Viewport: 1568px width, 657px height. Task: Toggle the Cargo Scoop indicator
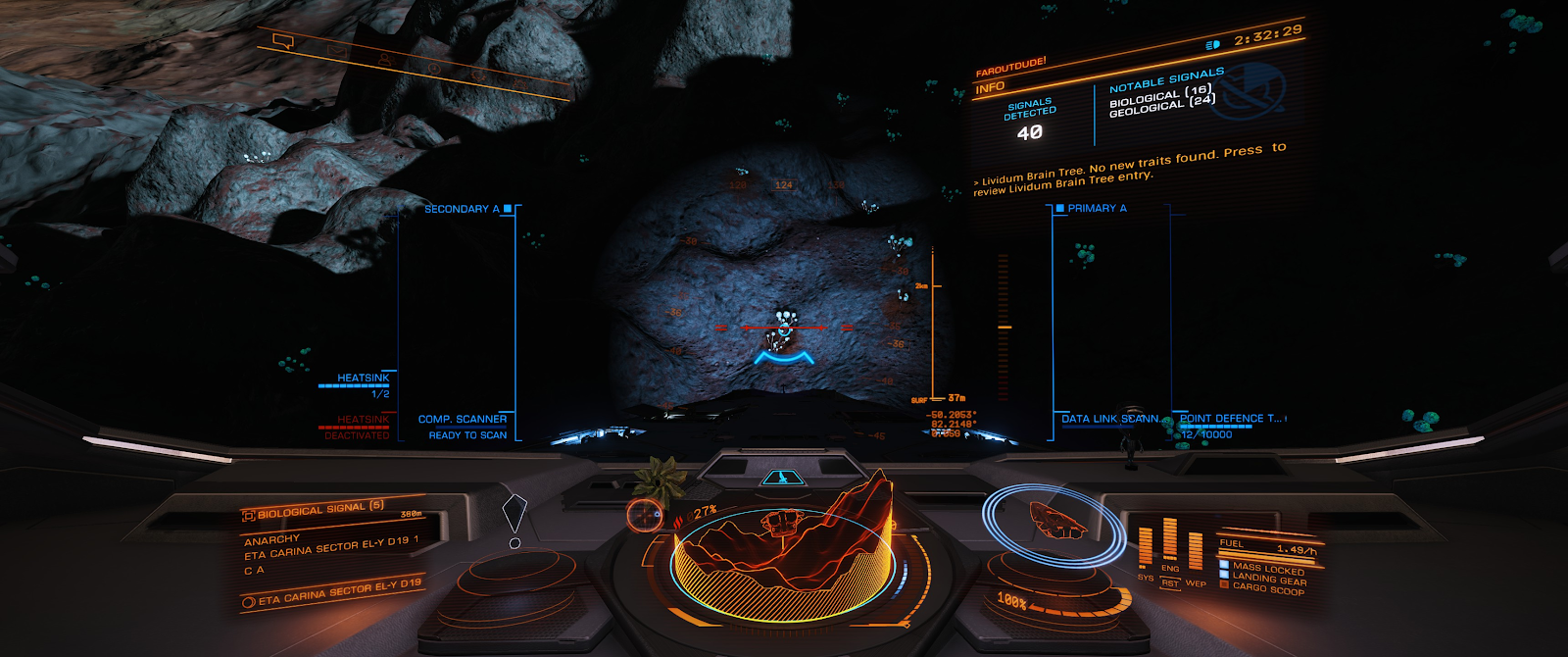(x=1267, y=589)
